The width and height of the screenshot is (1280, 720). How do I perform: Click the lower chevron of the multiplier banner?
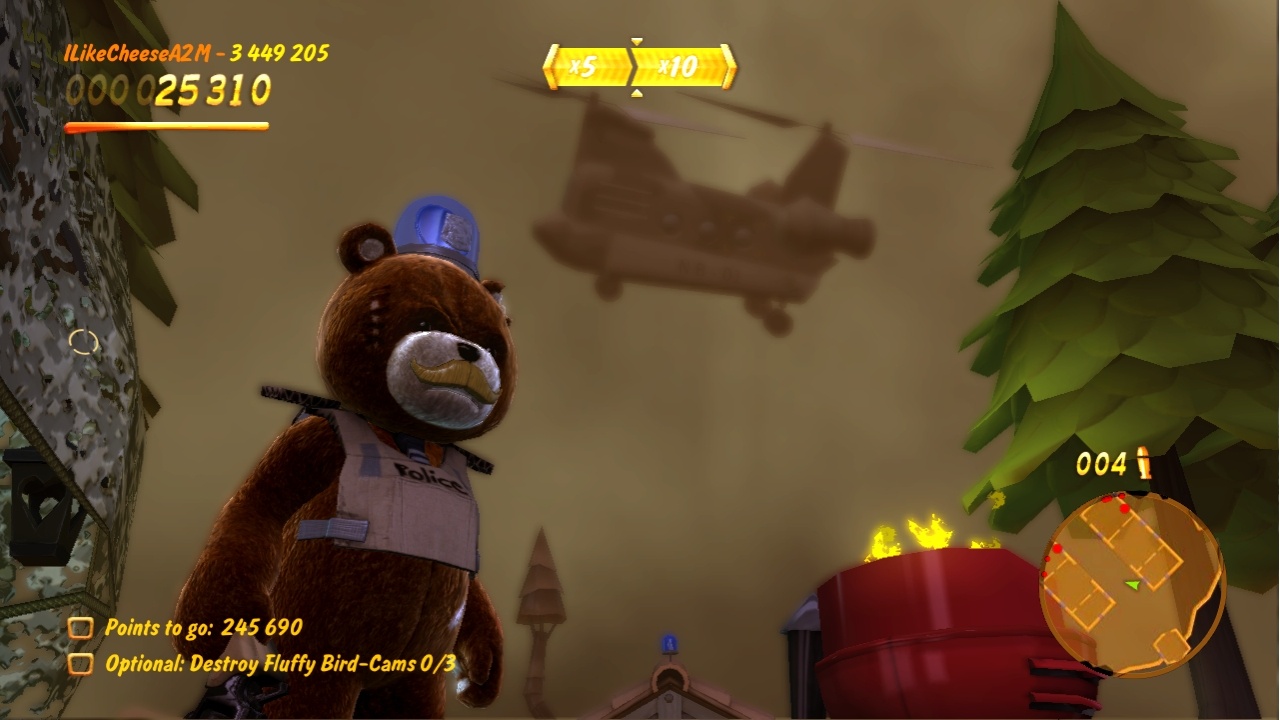637,93
